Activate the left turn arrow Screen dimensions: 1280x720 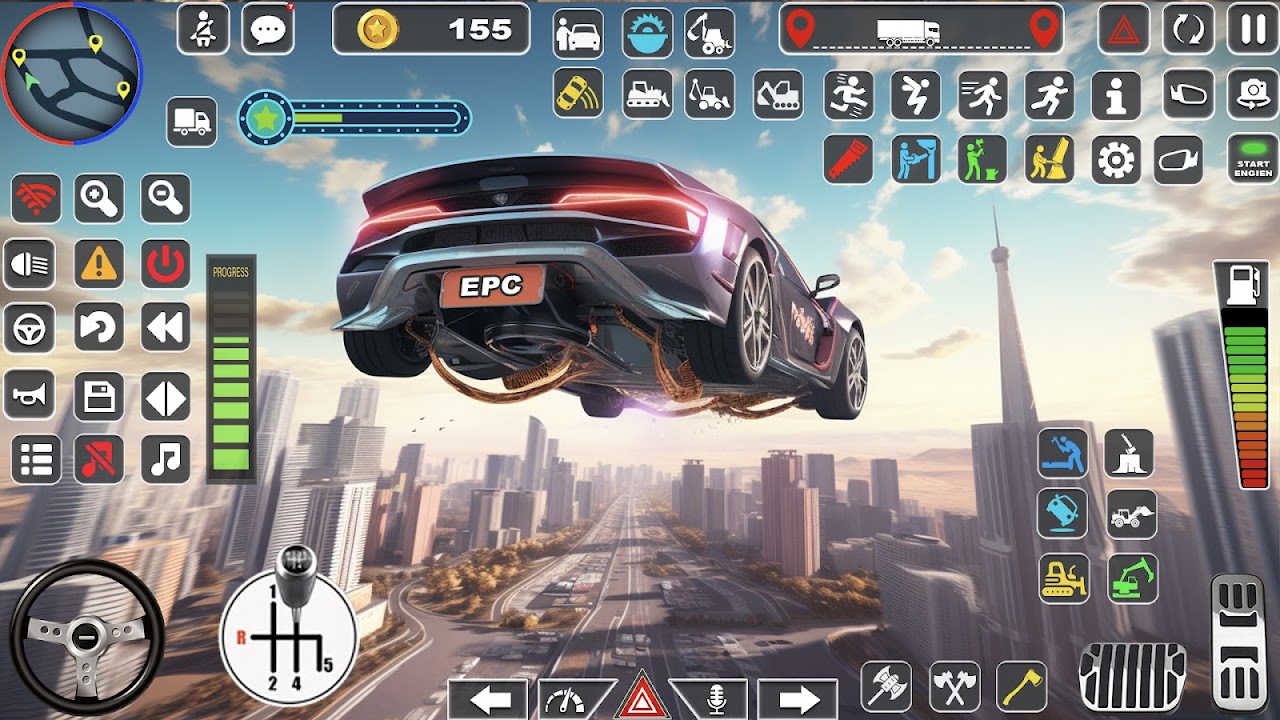click(x=487, y=699)
